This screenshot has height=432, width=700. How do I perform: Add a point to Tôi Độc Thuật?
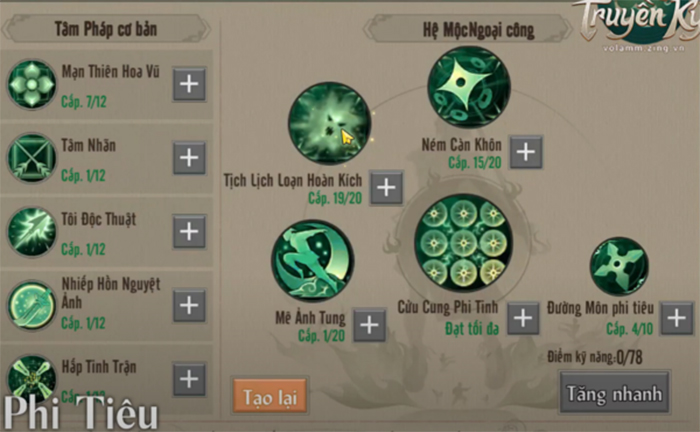(189, 231)
